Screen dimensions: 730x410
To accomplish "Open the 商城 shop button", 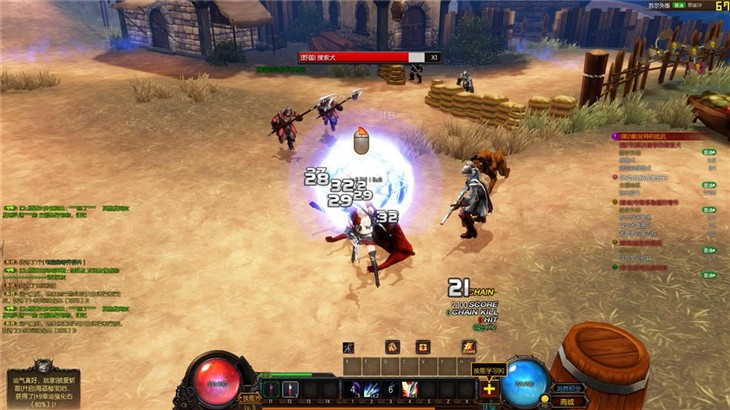I will tap(567, 401).
